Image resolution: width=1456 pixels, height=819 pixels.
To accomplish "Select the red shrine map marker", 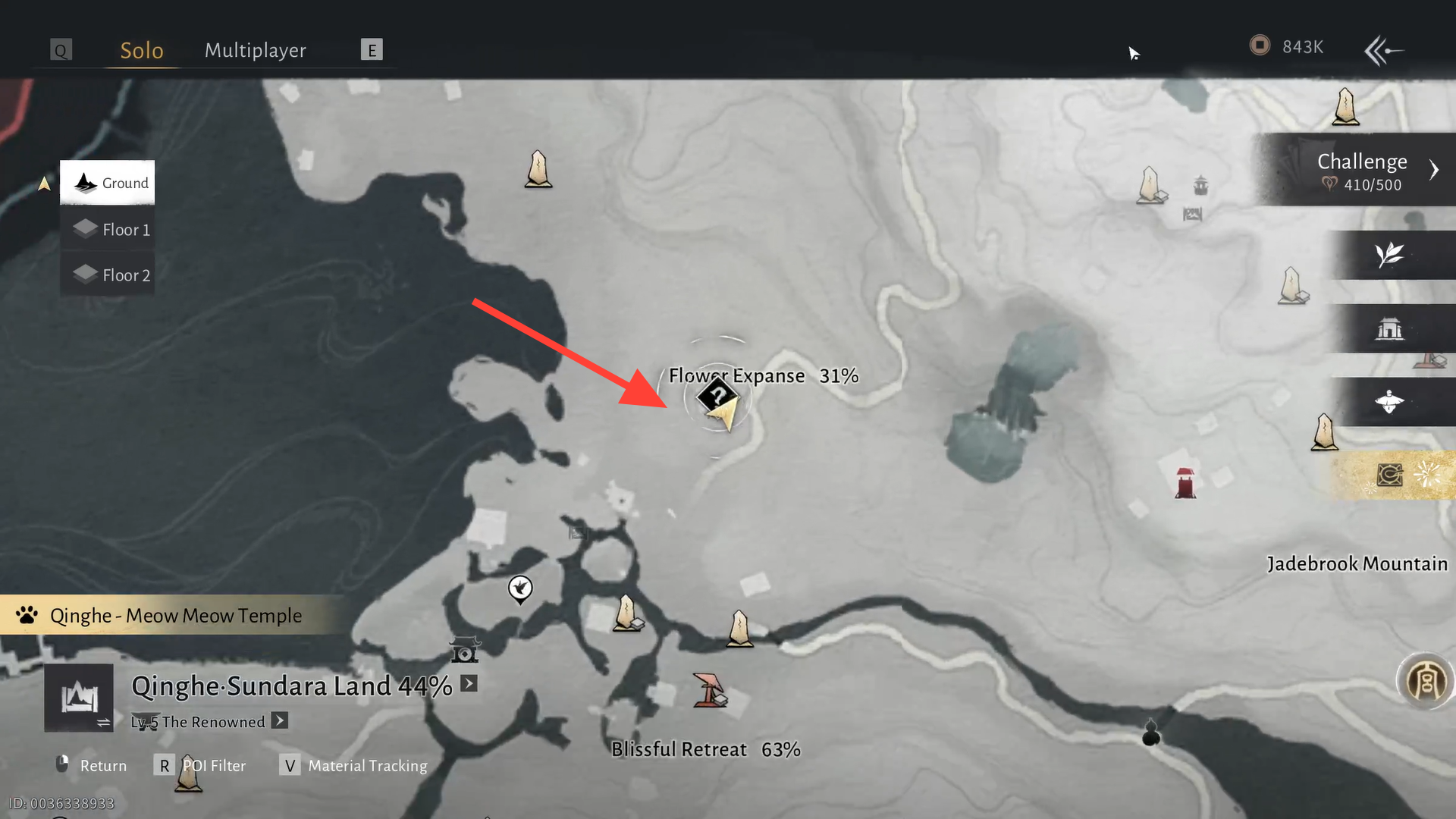I will point(1185,483).
